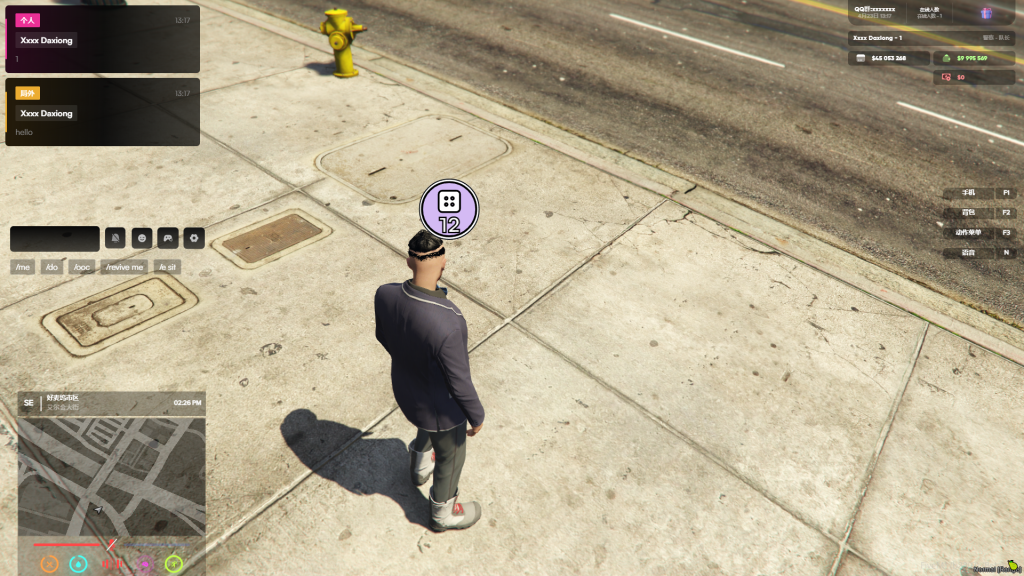The height and width of the screenshot is (576, 1024).
Task: Activate the /e sit command button
Action: (167, 267)
